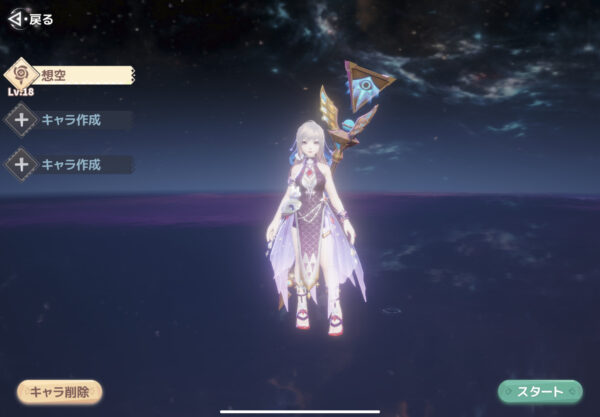Go back with the 戻る button
The image size is (600, 417).
coord(30,19)
